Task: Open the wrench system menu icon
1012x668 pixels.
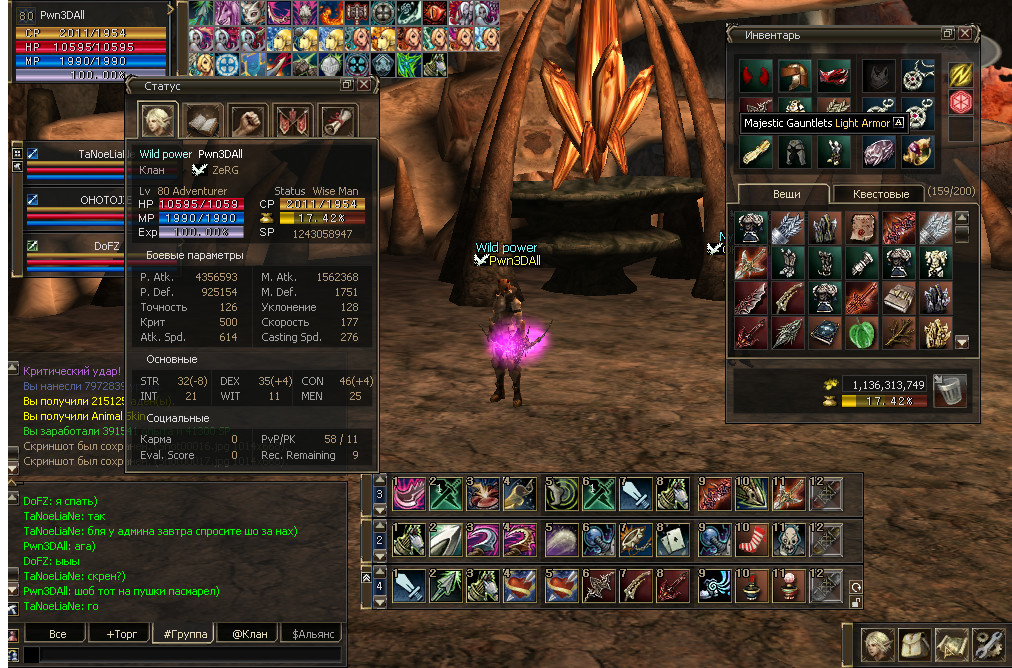Action: pyautogui.click(x=989, y=643)
